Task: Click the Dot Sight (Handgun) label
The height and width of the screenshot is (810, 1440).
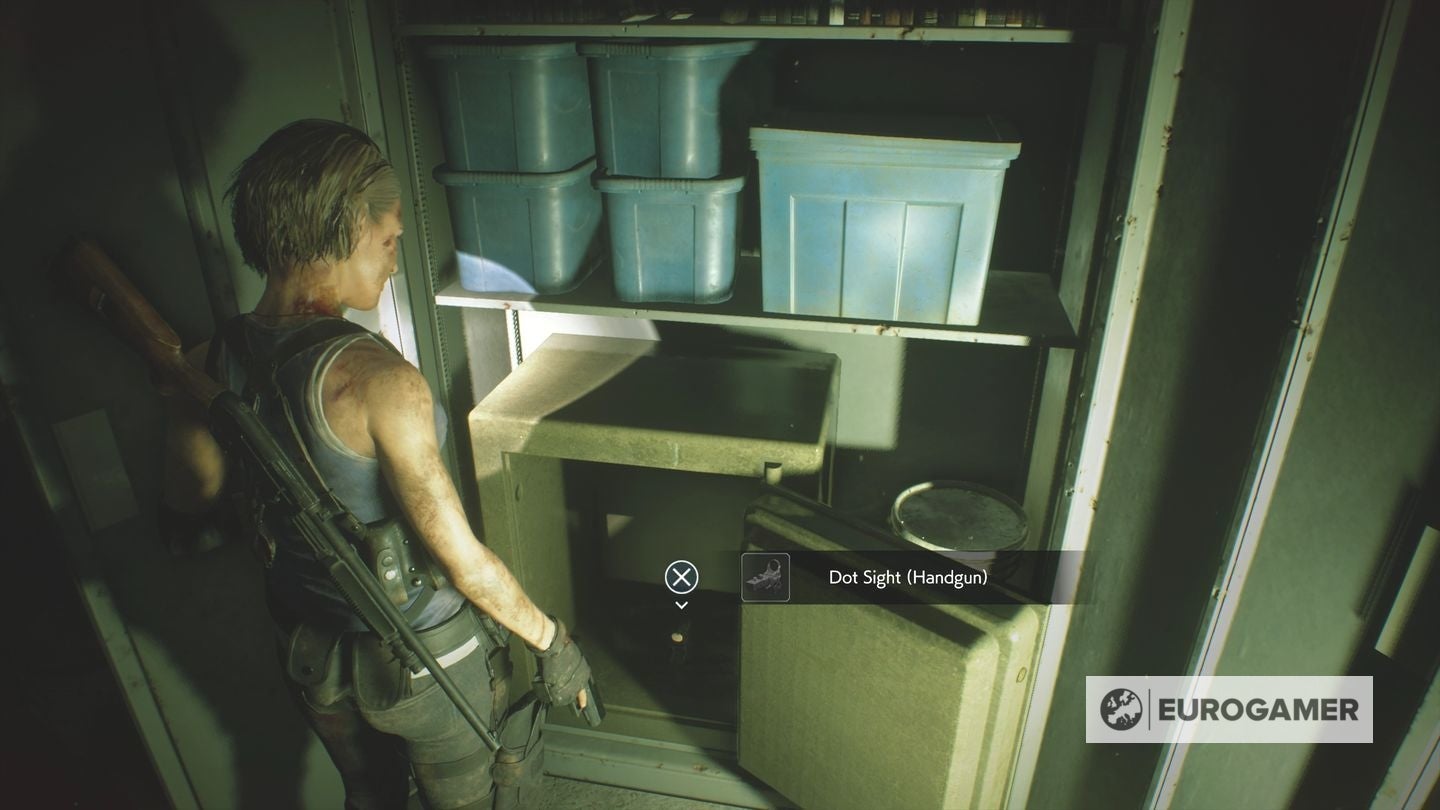Action: point(909,577)
